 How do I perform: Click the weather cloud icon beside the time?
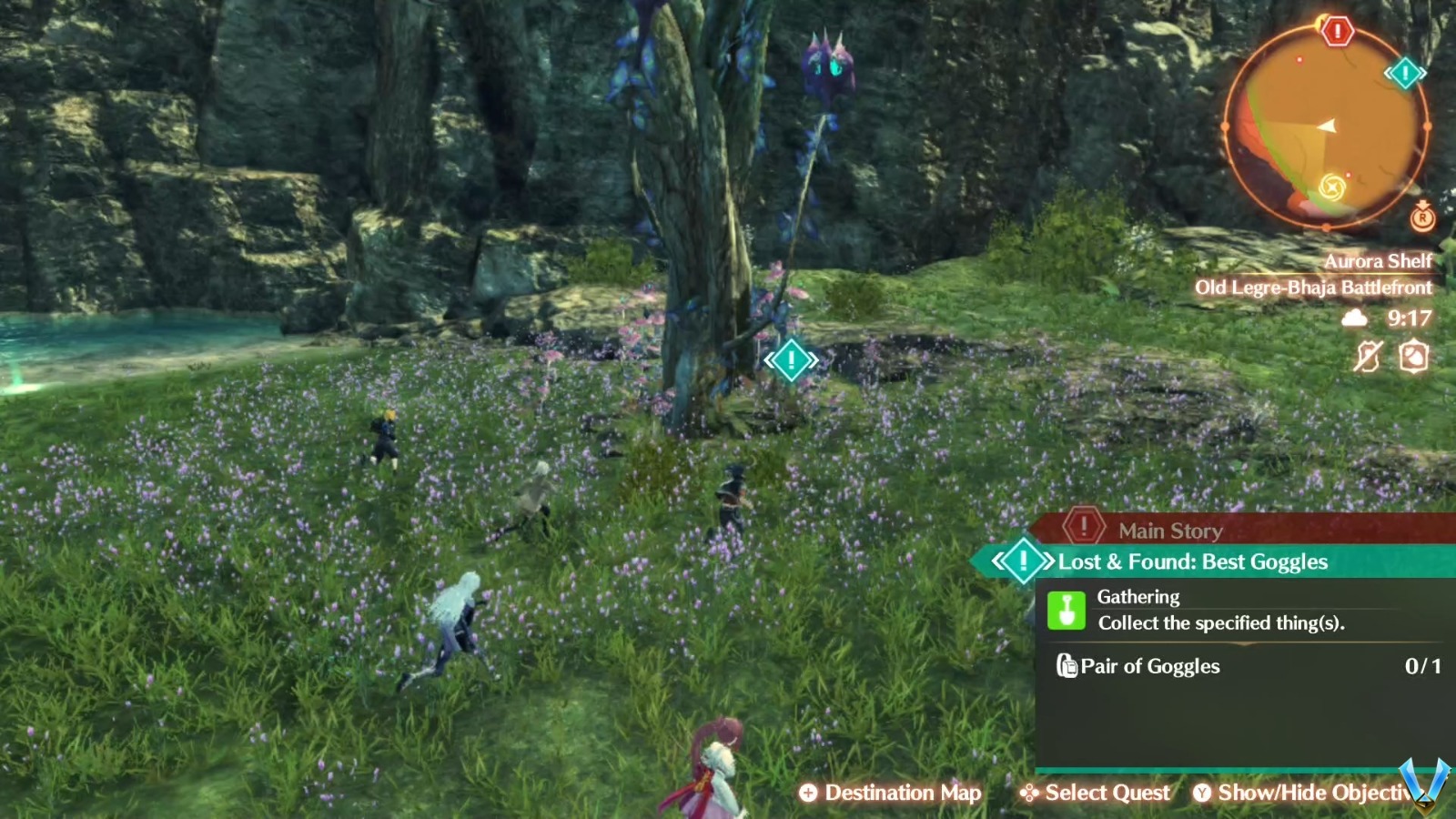pos(1354,318)
